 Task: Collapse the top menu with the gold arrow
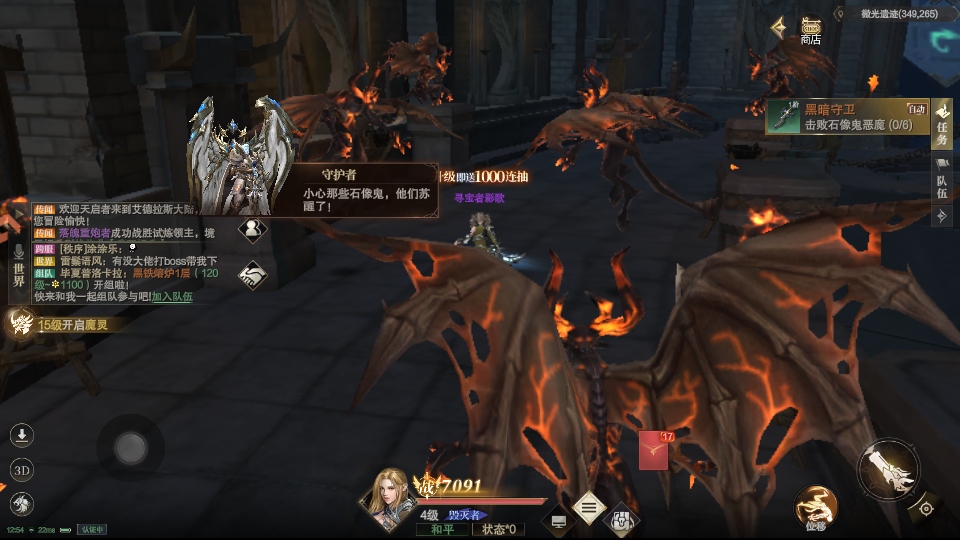click(778, 27)
